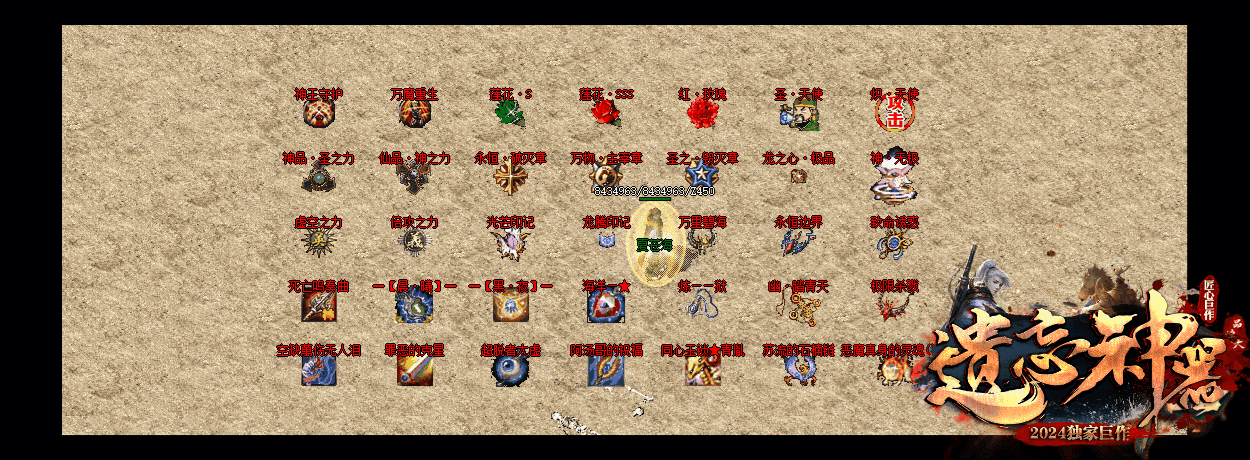Select the 死亡鸣奏曲 weapon tile
This screenshot has width=1250, height=460.
click(x=318, y=307)
